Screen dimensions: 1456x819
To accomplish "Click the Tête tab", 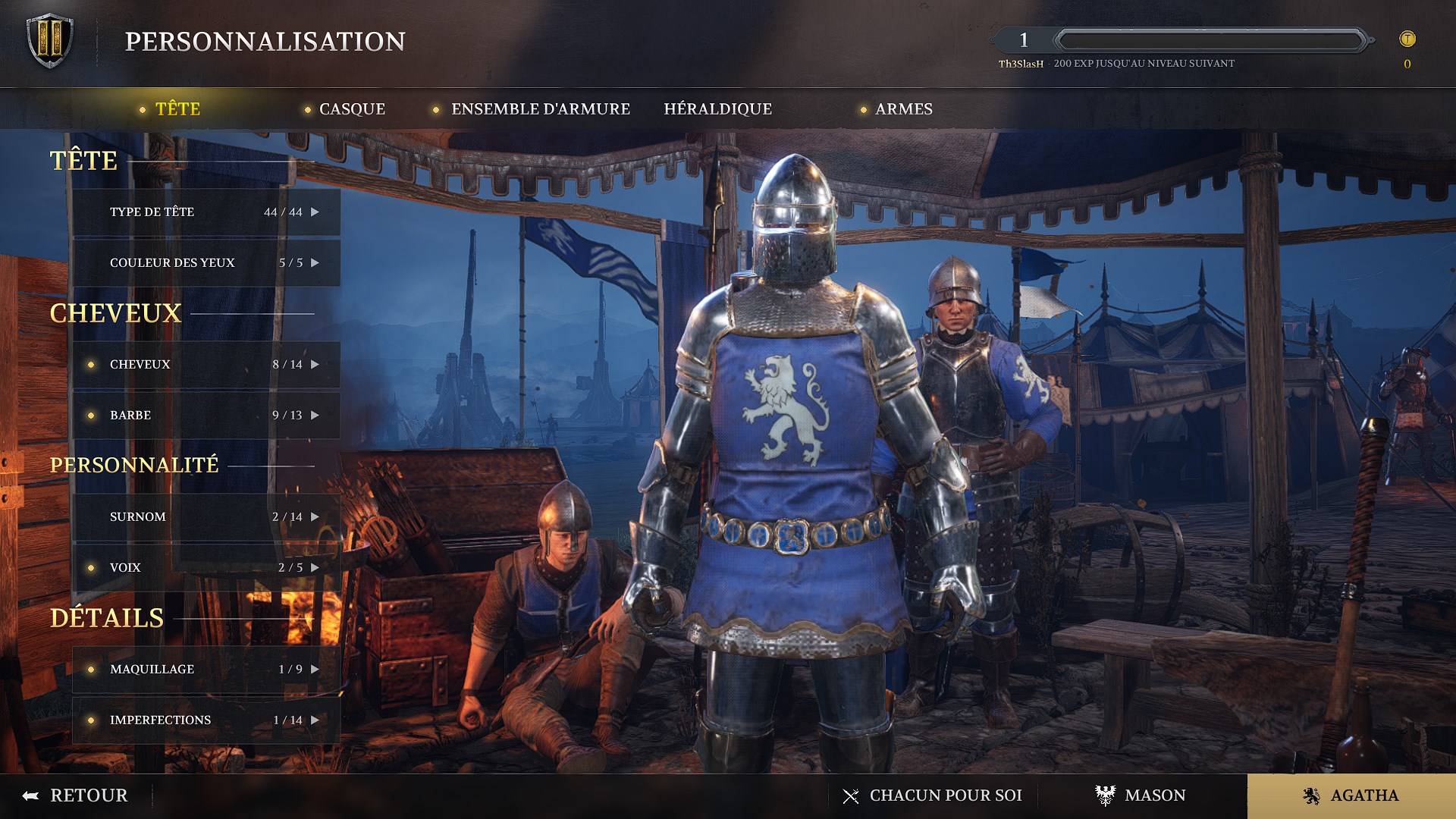I will click(x=177, y=109).
